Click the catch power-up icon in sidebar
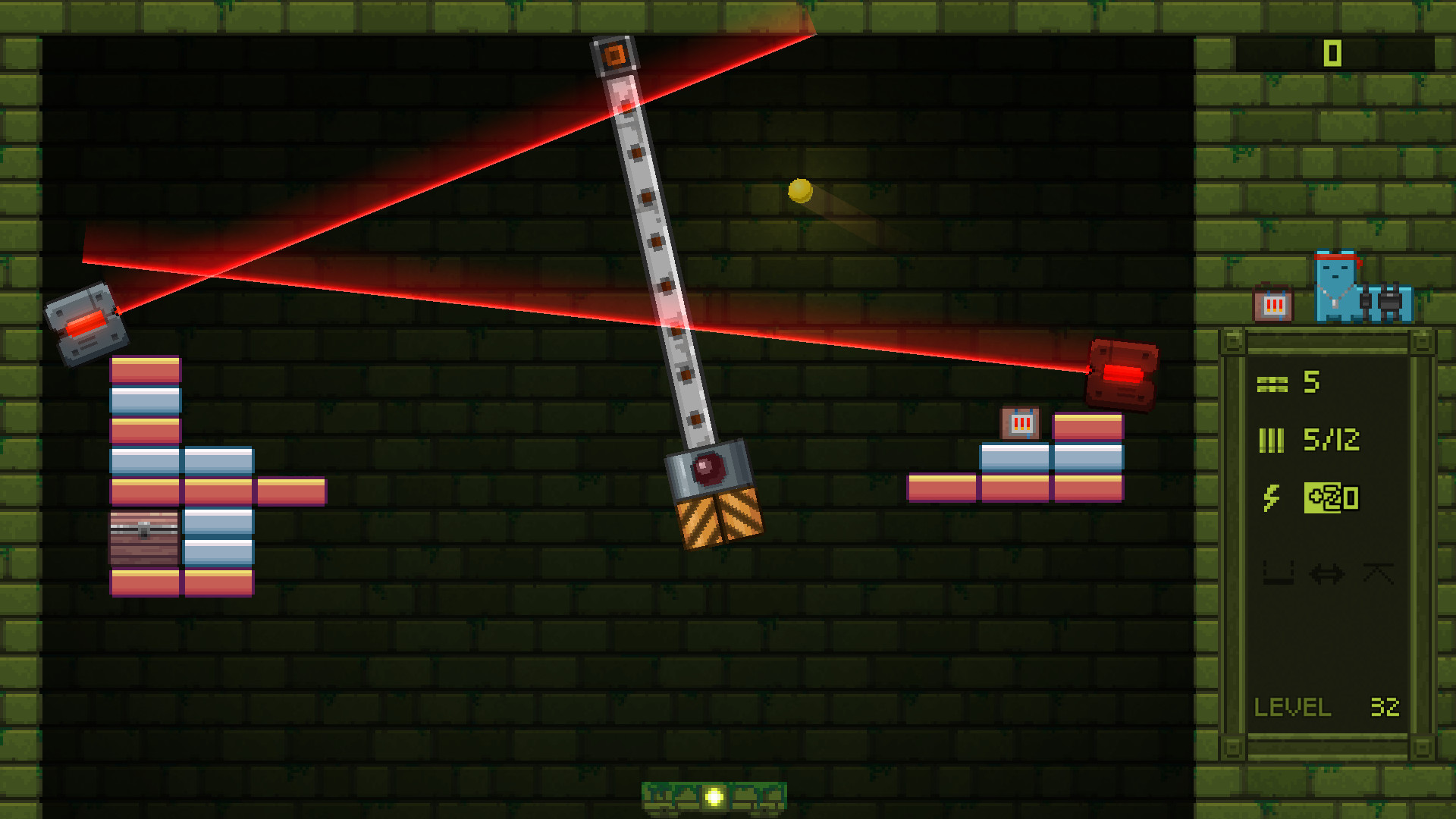Image resolution: width=1456 pixels, height=819 pixels. tap(1278, 573)
